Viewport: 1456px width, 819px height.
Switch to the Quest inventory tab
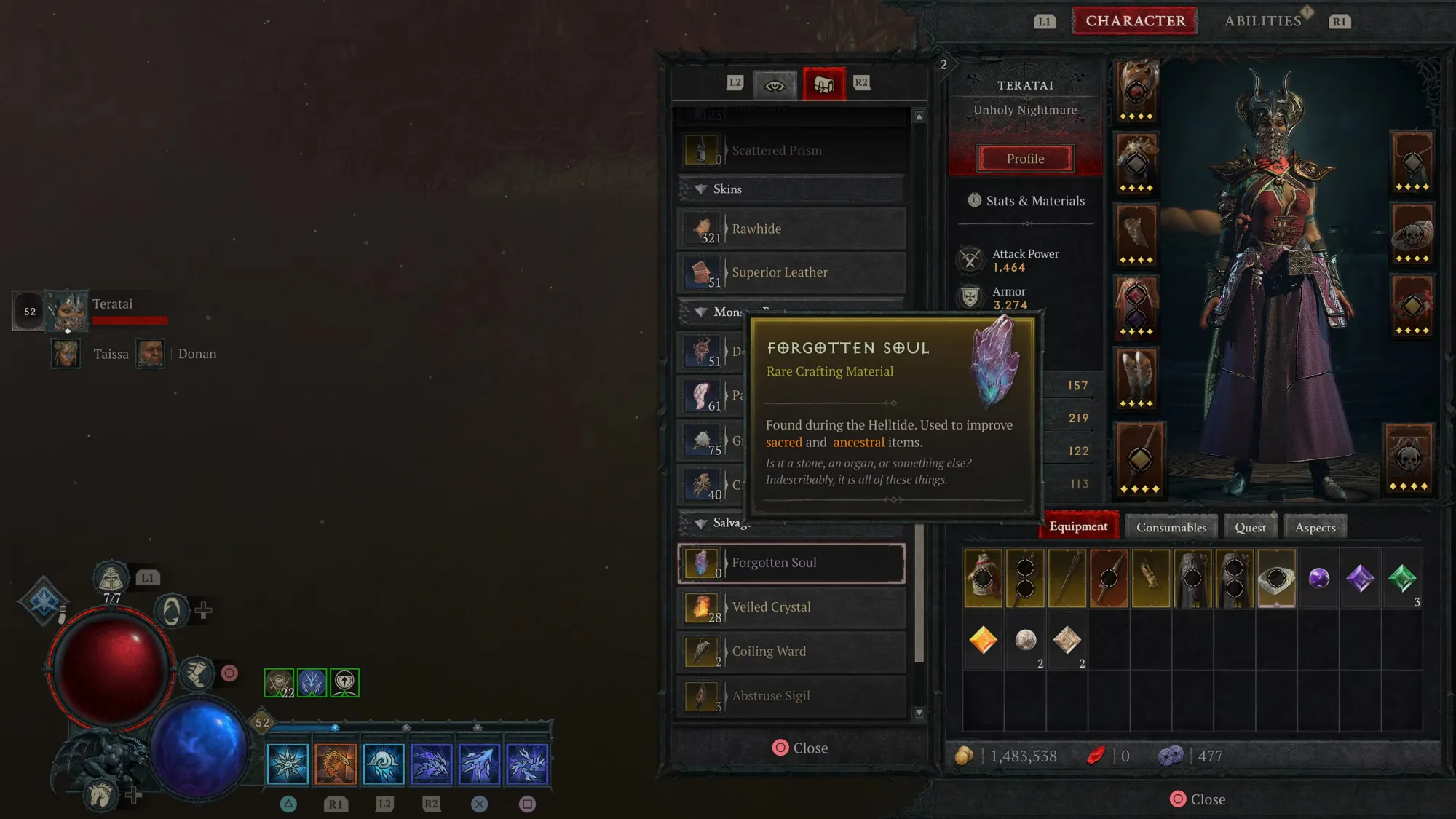pos(1250,527)
